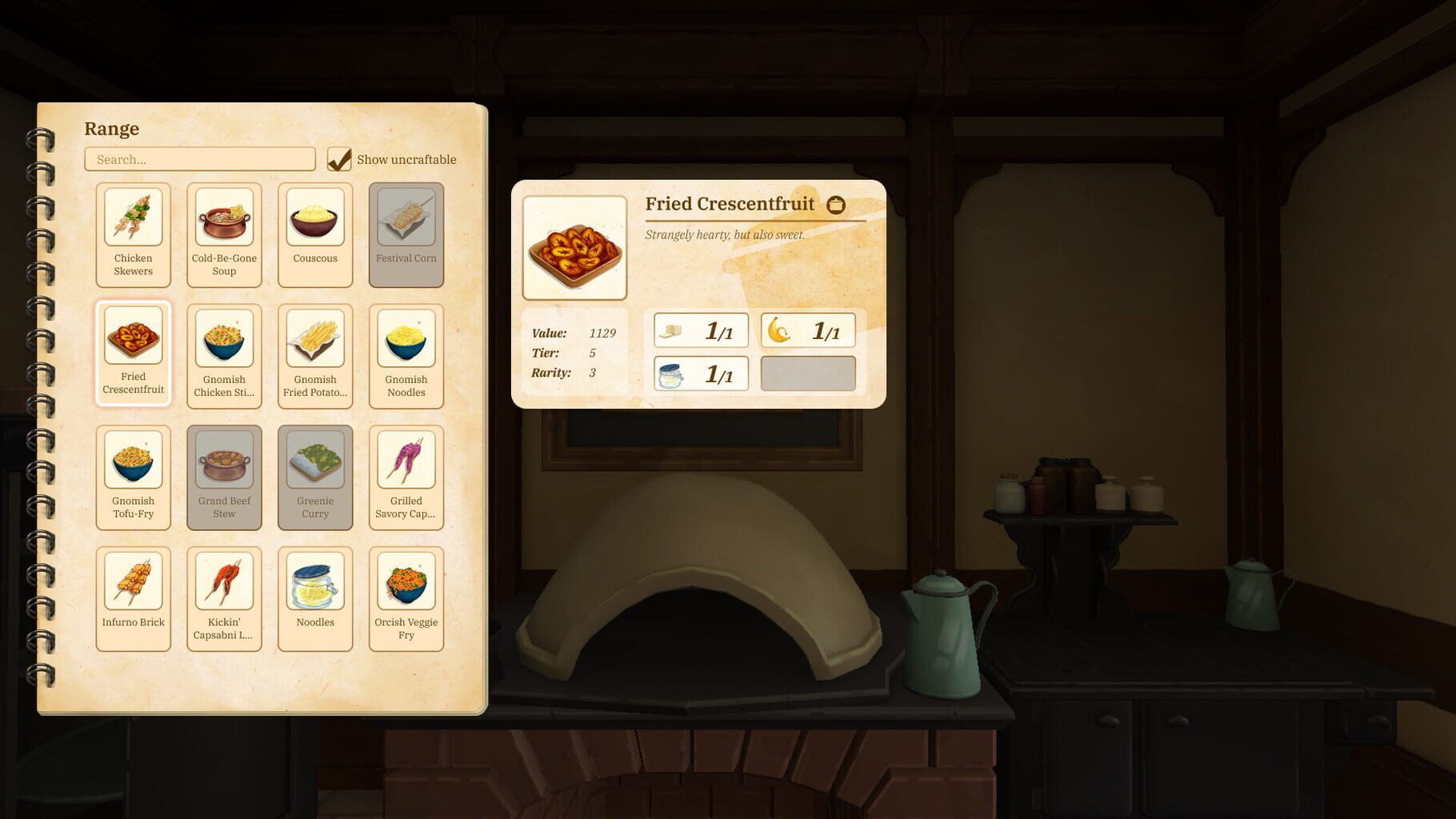Open the Orcish Veggie Fry recipe

tap(406, 597)
